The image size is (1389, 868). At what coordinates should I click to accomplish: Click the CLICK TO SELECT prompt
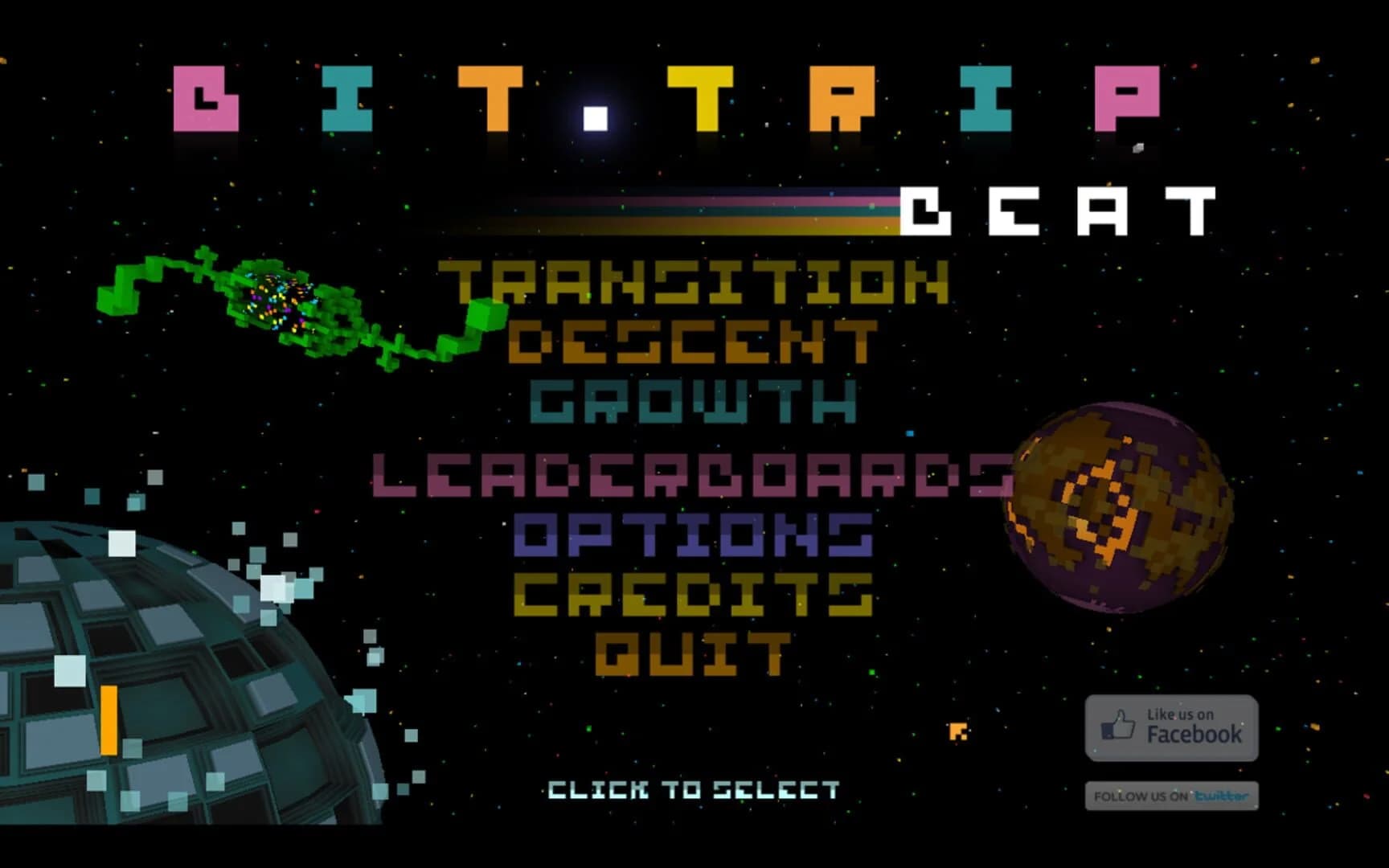pos(693,790)
